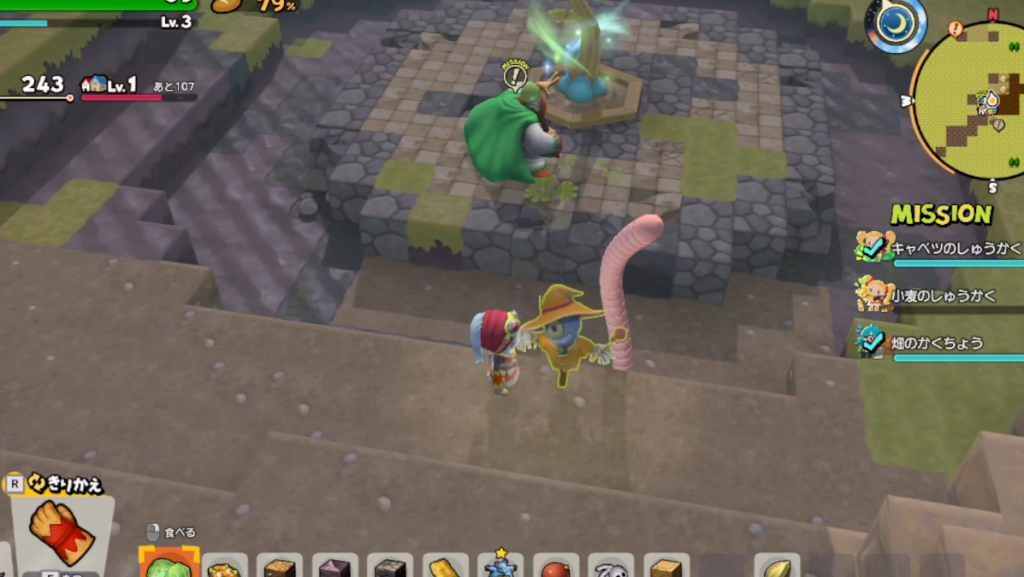Click the orange exclamation marker on minimap
This screenshot has height=577, width=1024.
coord(955,29)
